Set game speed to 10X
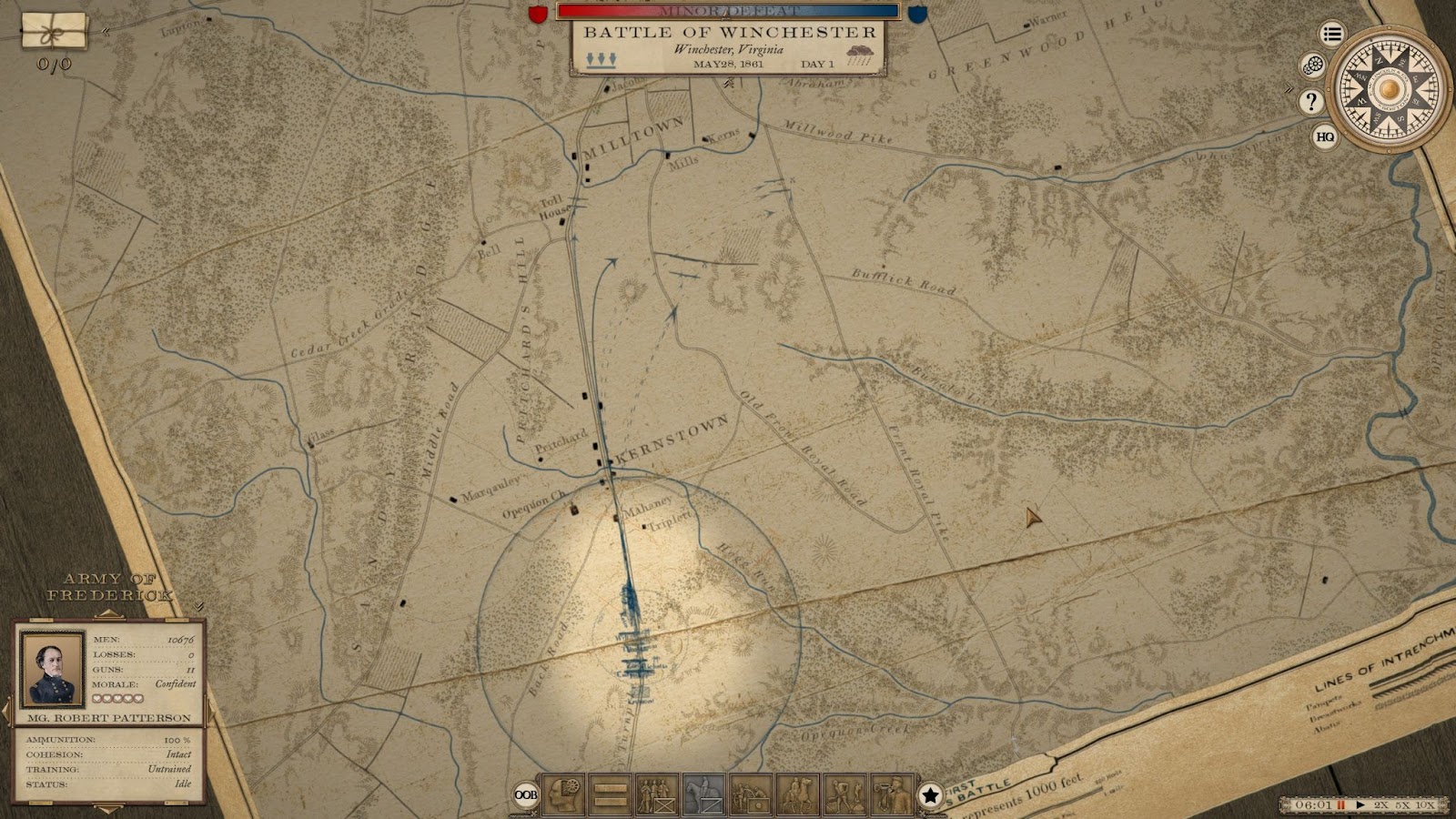1456x819 pixels. (1425, 805)
